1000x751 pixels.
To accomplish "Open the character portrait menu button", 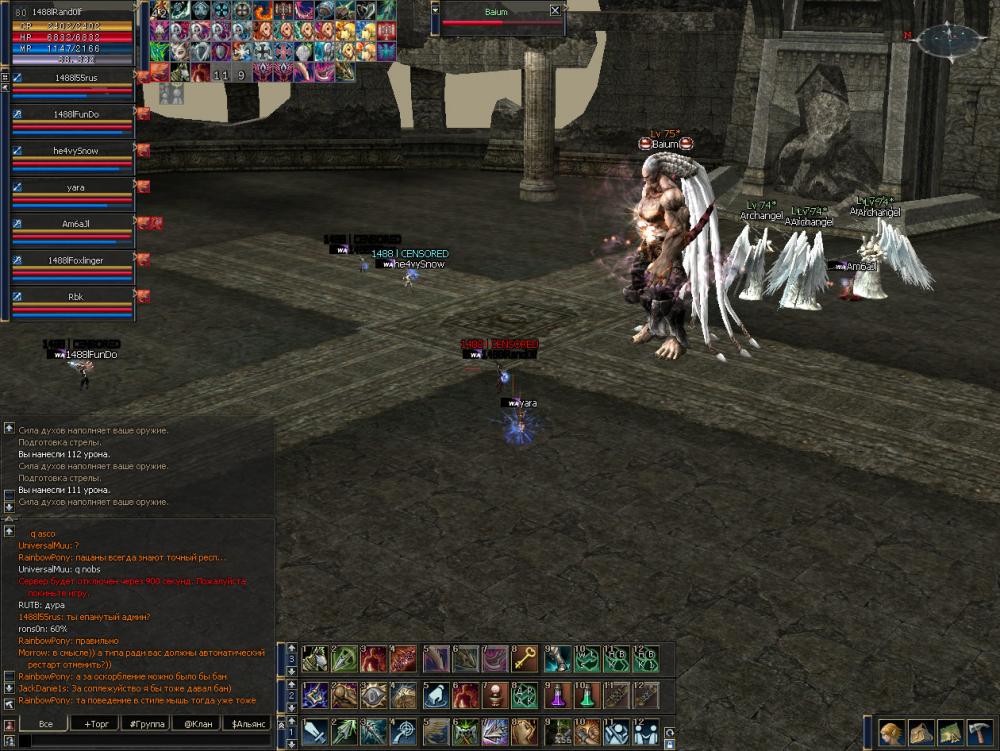I will (892, 732).
